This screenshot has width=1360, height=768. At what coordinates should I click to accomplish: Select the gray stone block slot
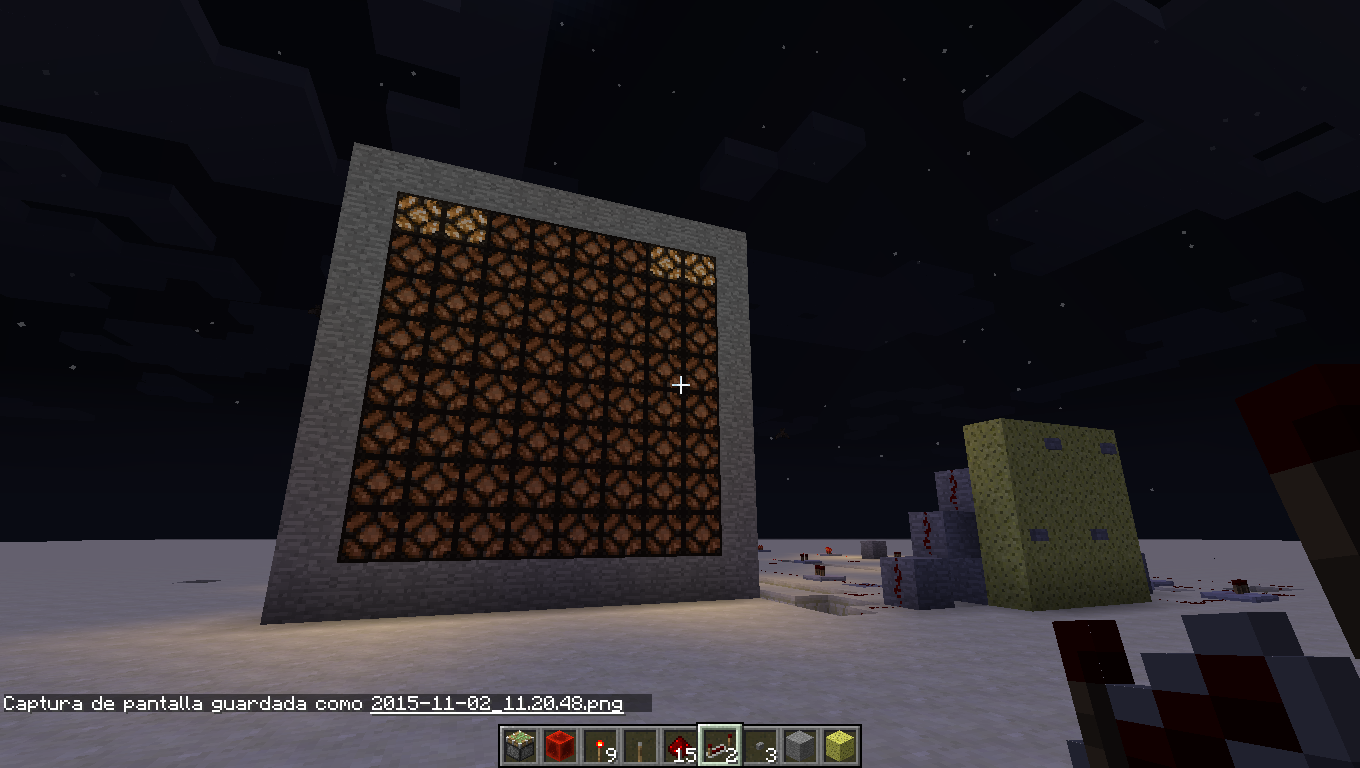pyautogui.click(x=800, y=746)
